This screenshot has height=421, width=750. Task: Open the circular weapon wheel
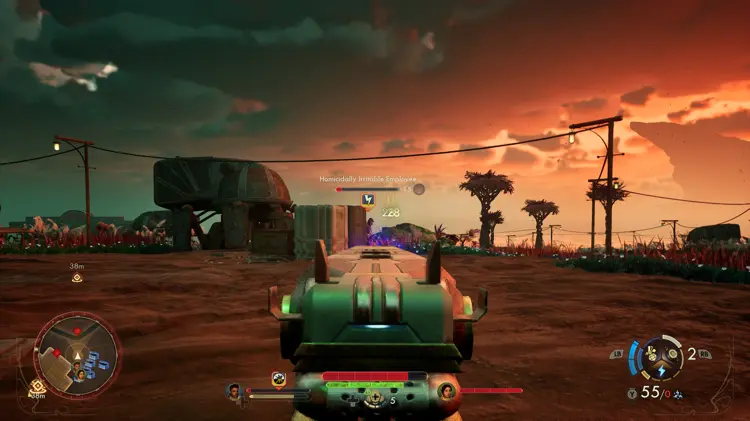(x=659, y=357)
